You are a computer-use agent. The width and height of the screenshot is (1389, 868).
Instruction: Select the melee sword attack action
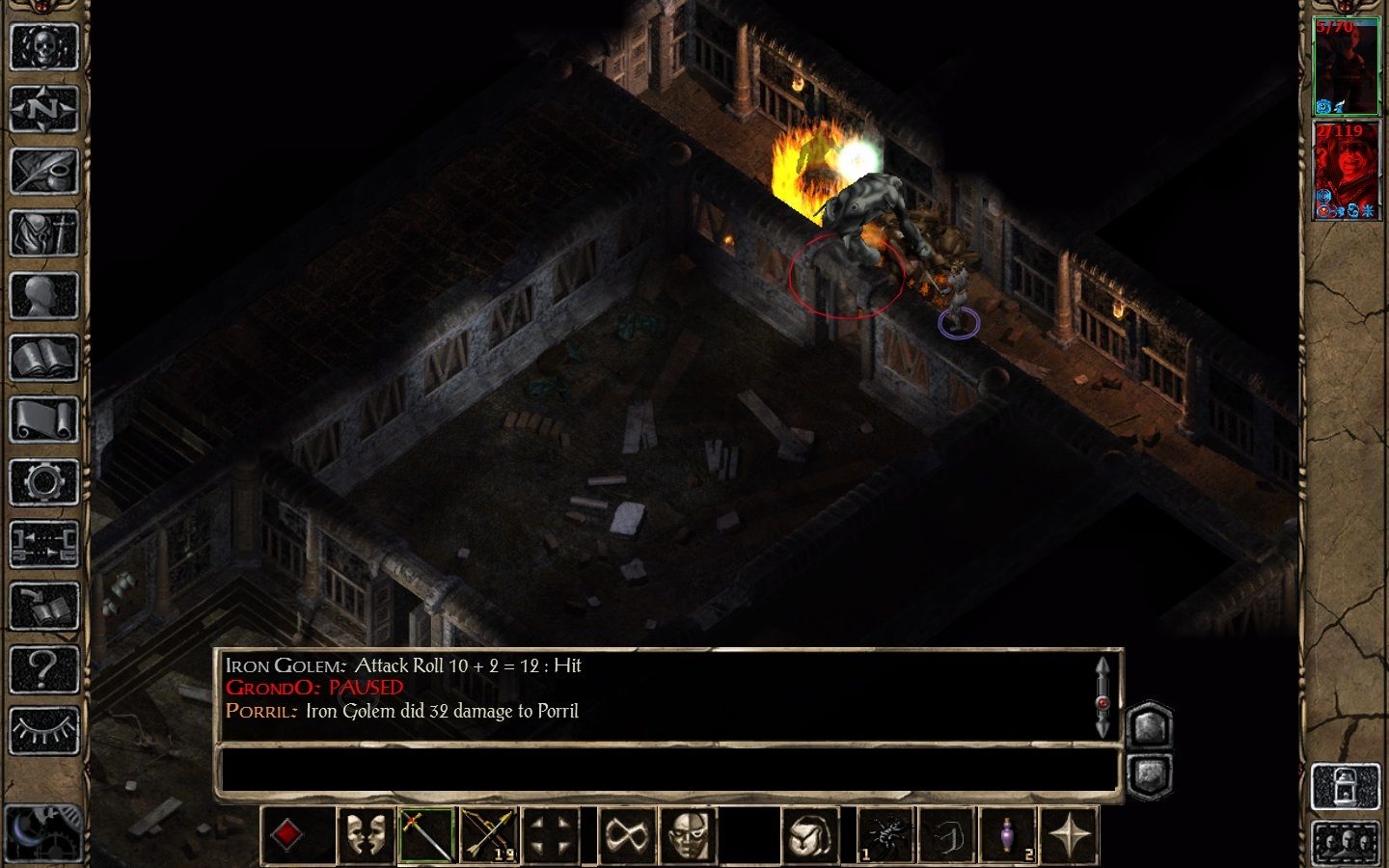(427, 833)
